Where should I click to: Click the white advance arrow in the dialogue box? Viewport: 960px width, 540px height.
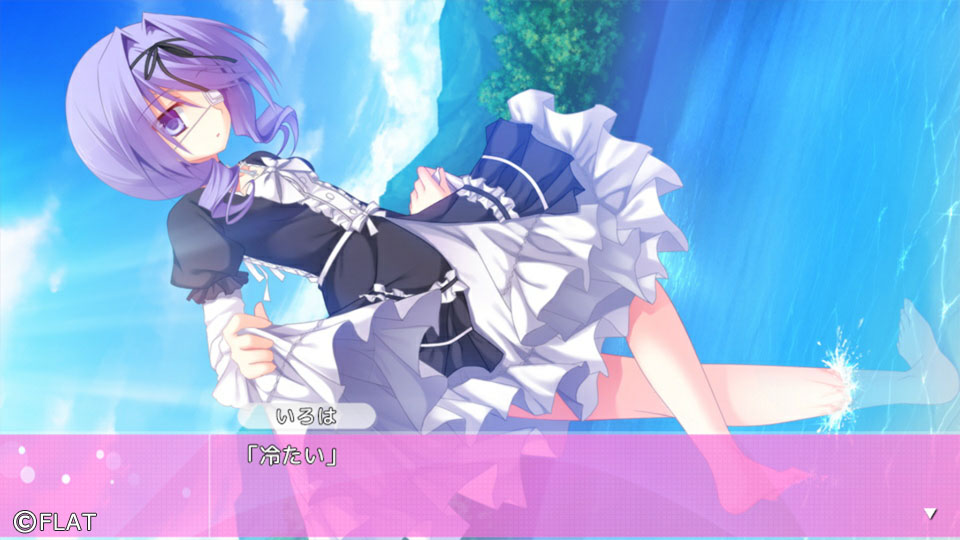pos(930,513)
